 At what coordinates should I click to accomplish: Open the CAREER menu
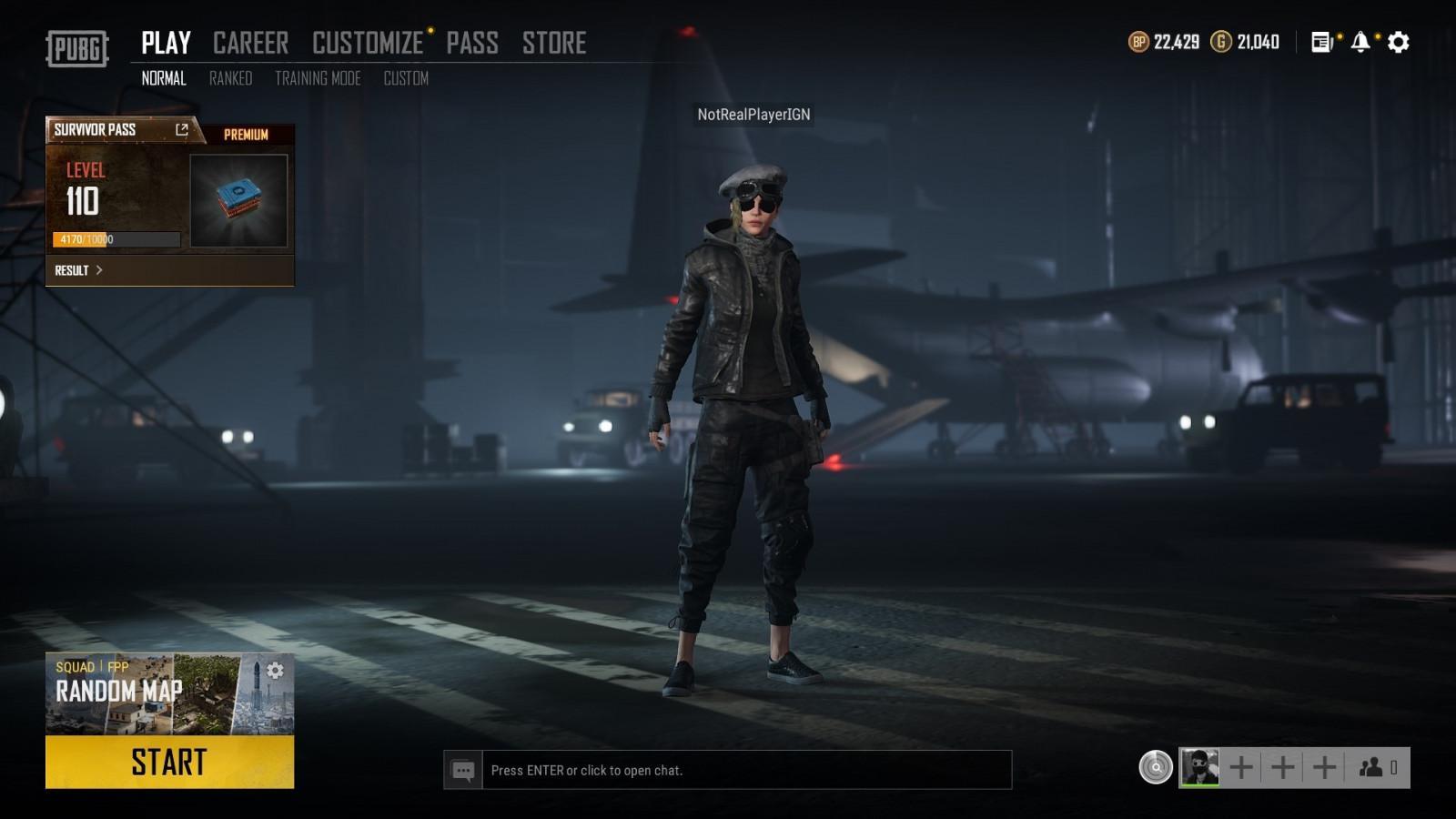click(x=250, y=43)
